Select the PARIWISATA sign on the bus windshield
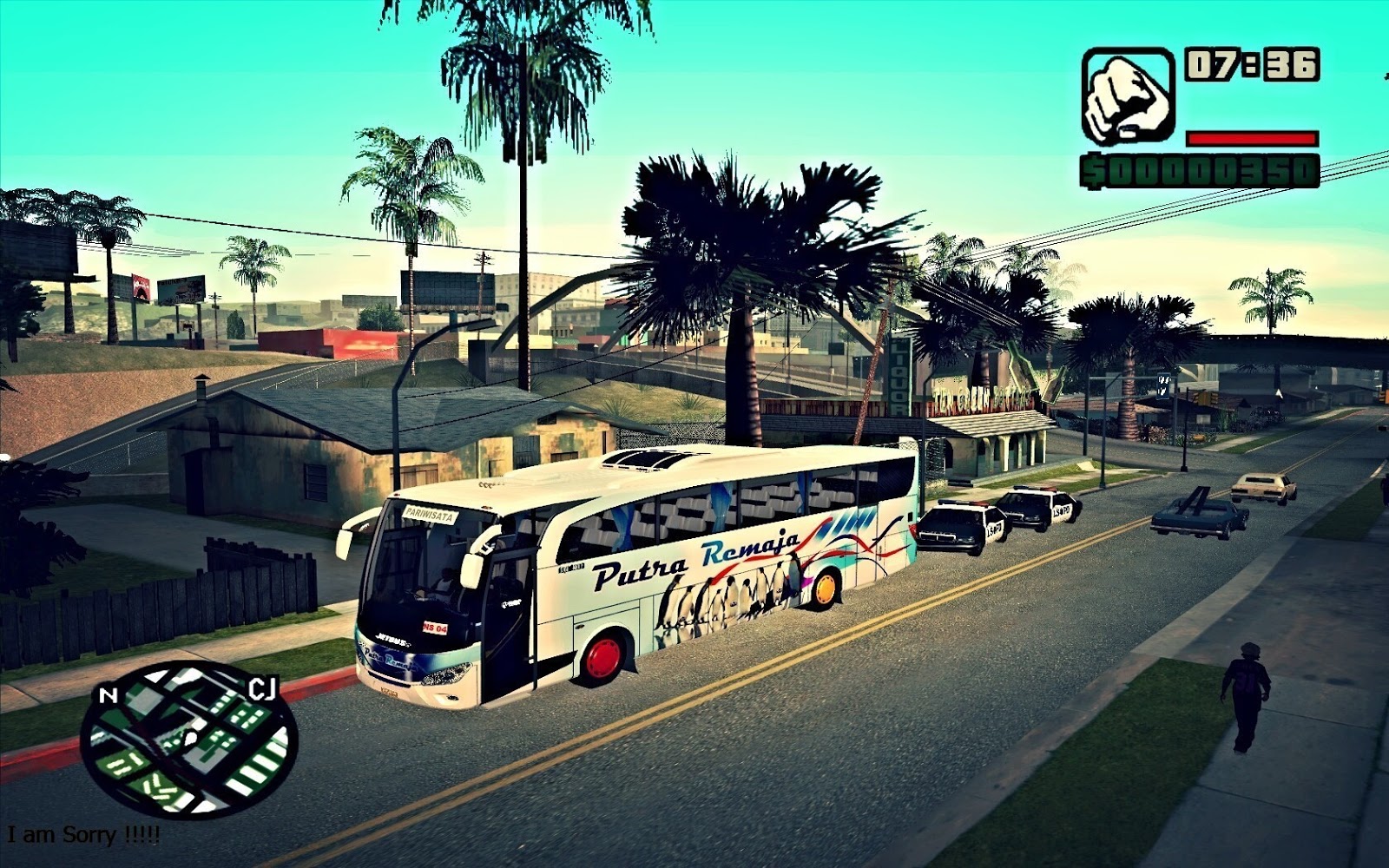This screenshot has height=868, width=1389. tap(429, 515)
